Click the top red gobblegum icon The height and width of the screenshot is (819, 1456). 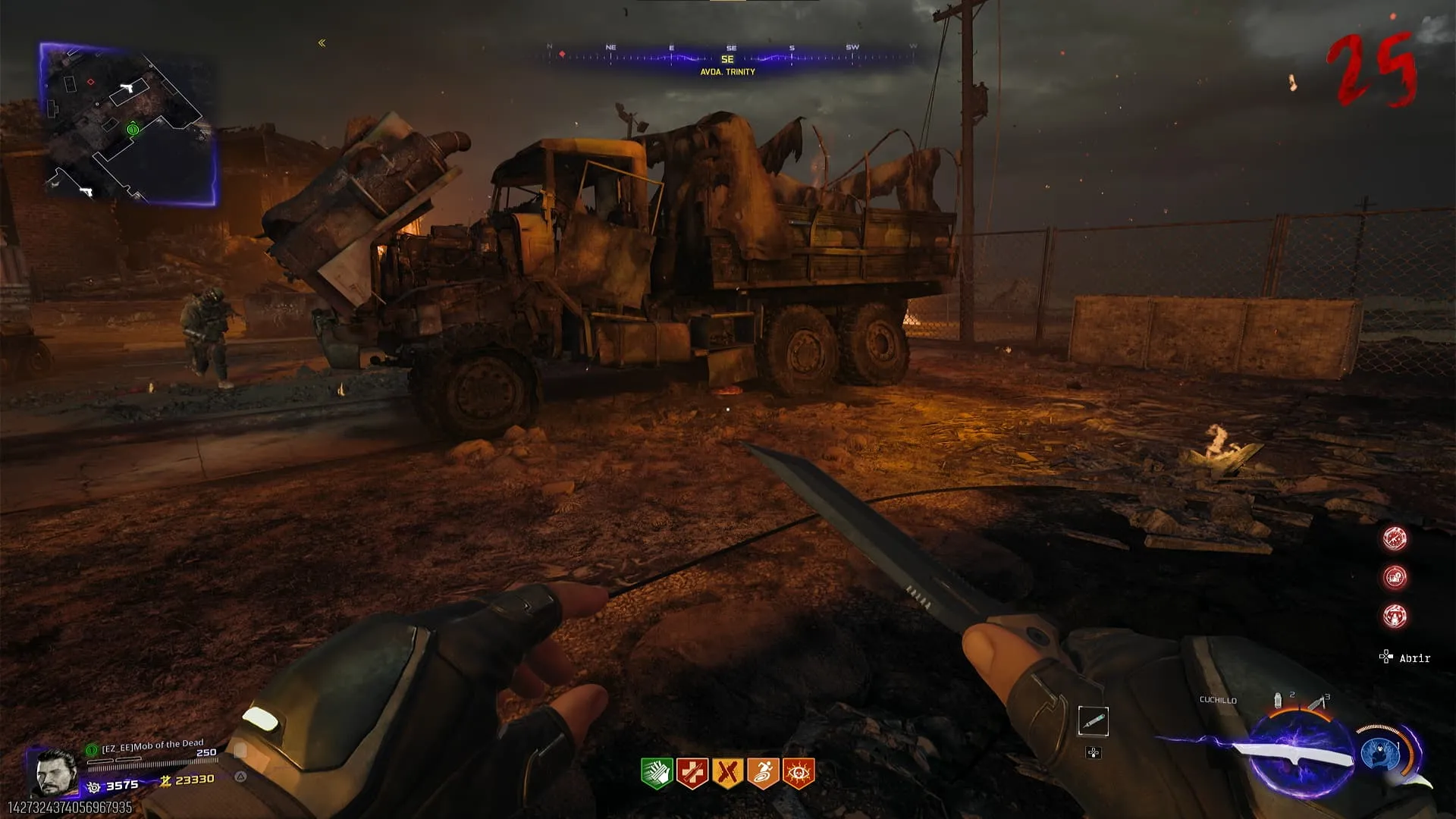1395,538
